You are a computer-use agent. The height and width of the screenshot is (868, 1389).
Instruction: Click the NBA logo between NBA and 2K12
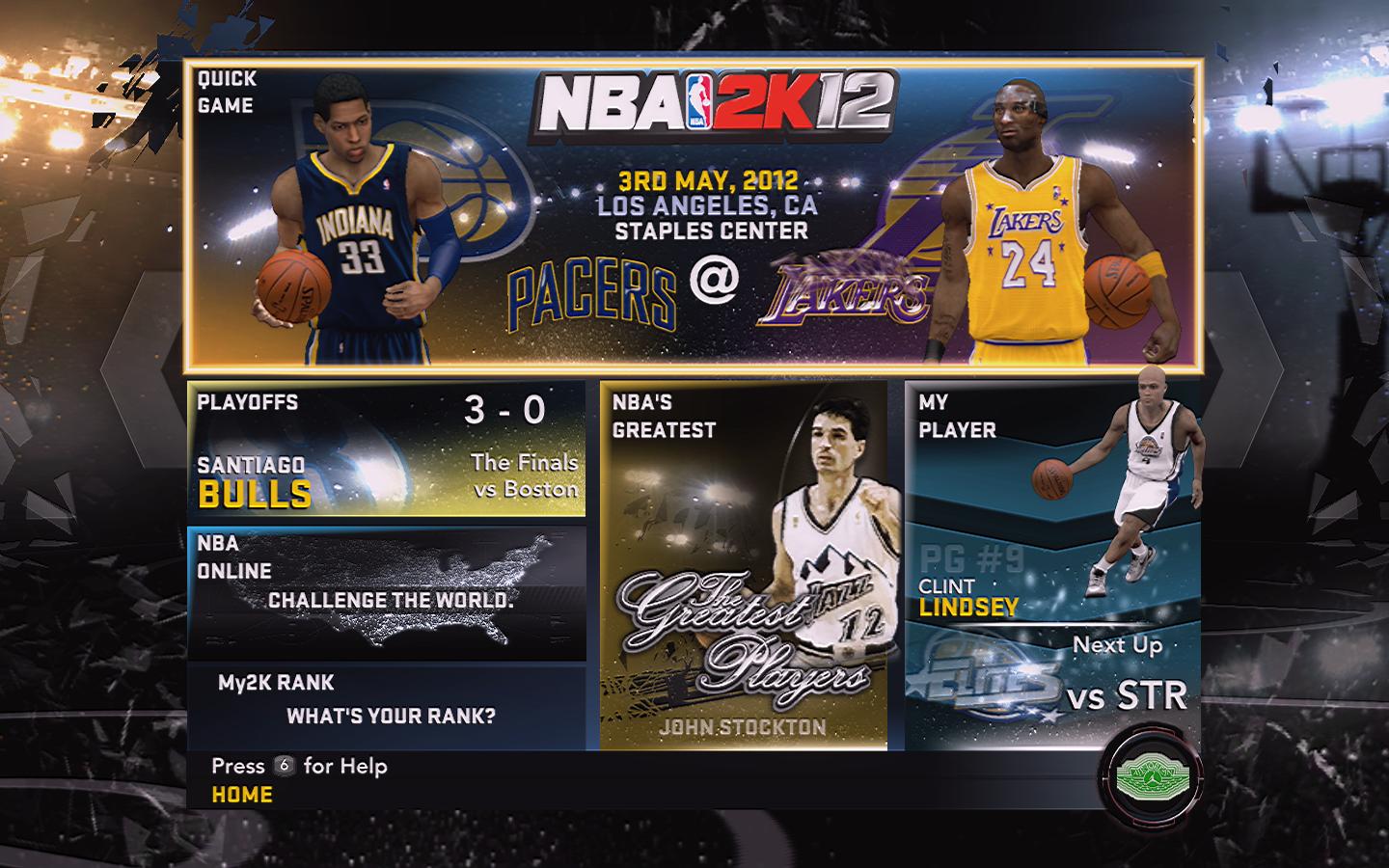[698, 101]
